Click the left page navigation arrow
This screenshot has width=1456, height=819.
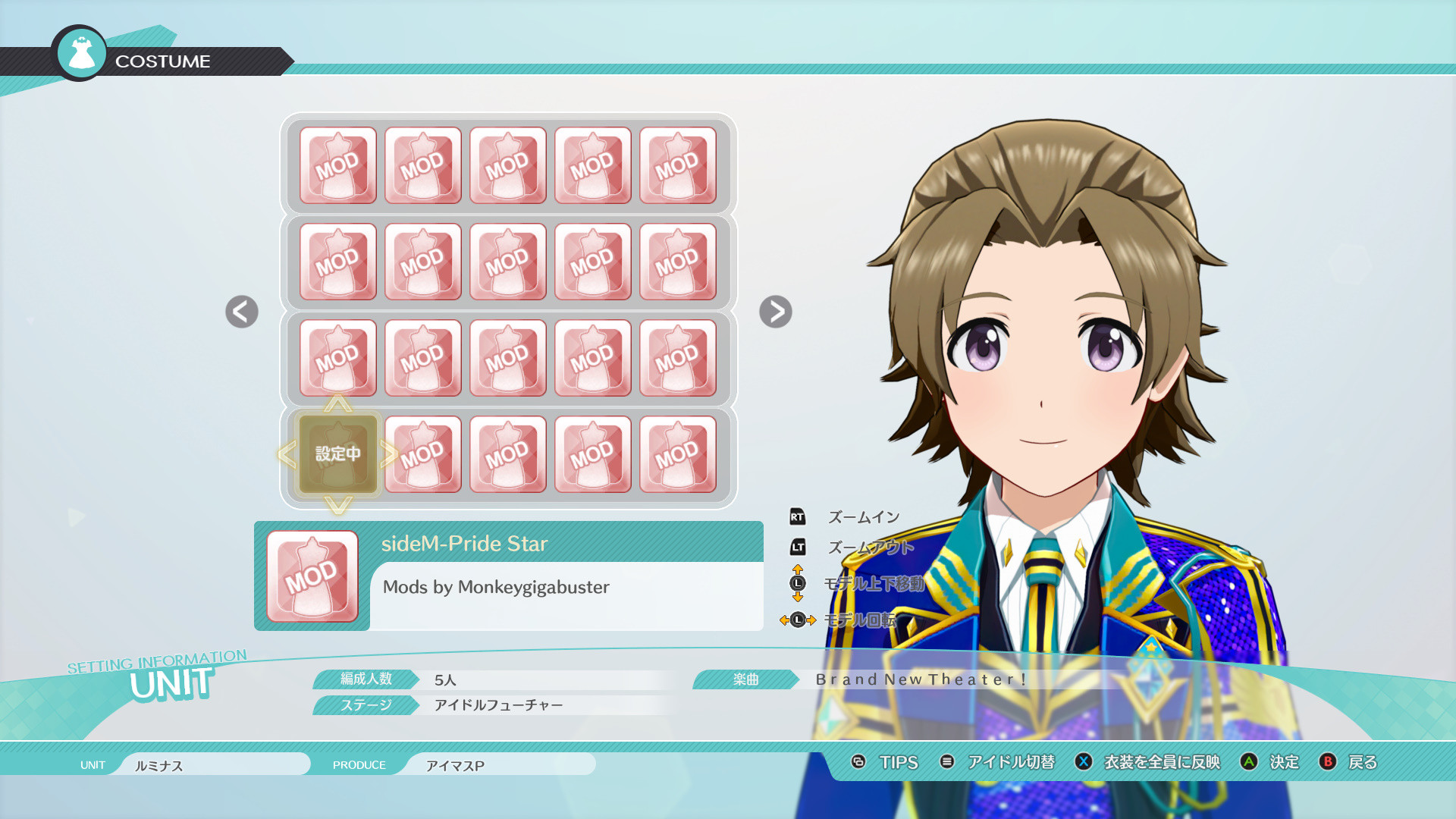point(240,312)
